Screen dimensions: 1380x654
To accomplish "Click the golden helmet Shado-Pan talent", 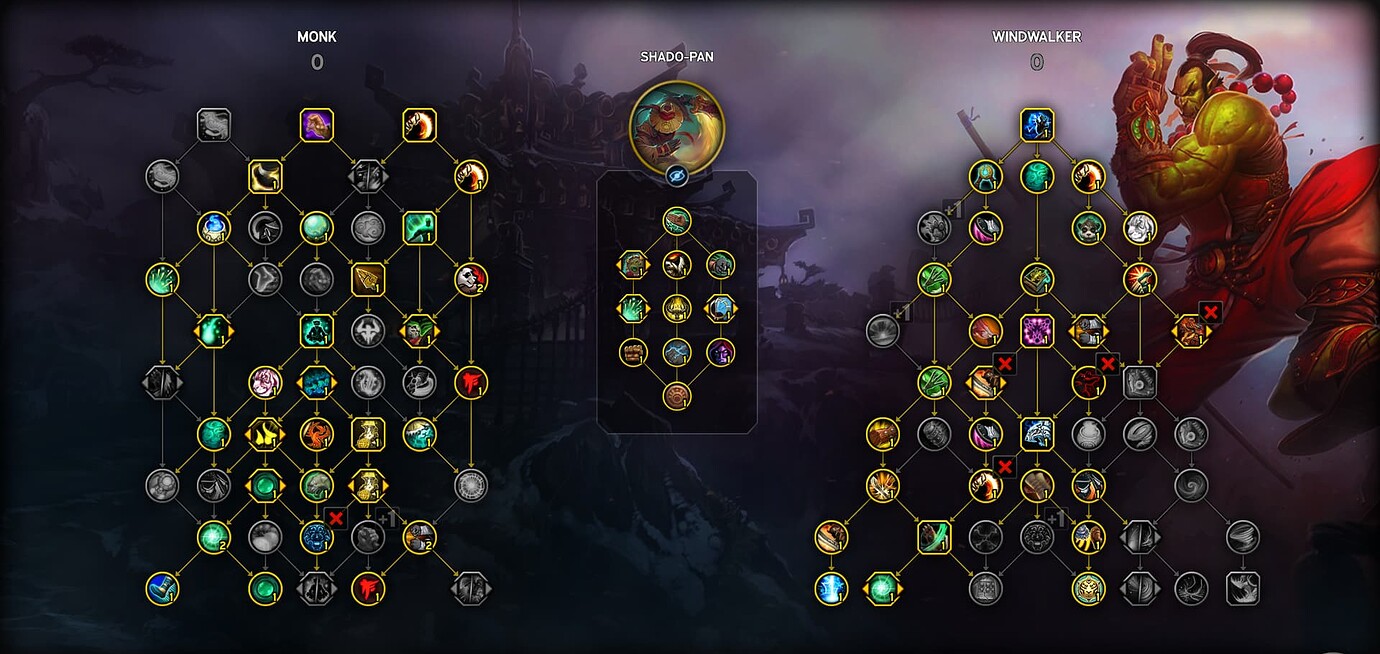I will [x=676, y=308].
